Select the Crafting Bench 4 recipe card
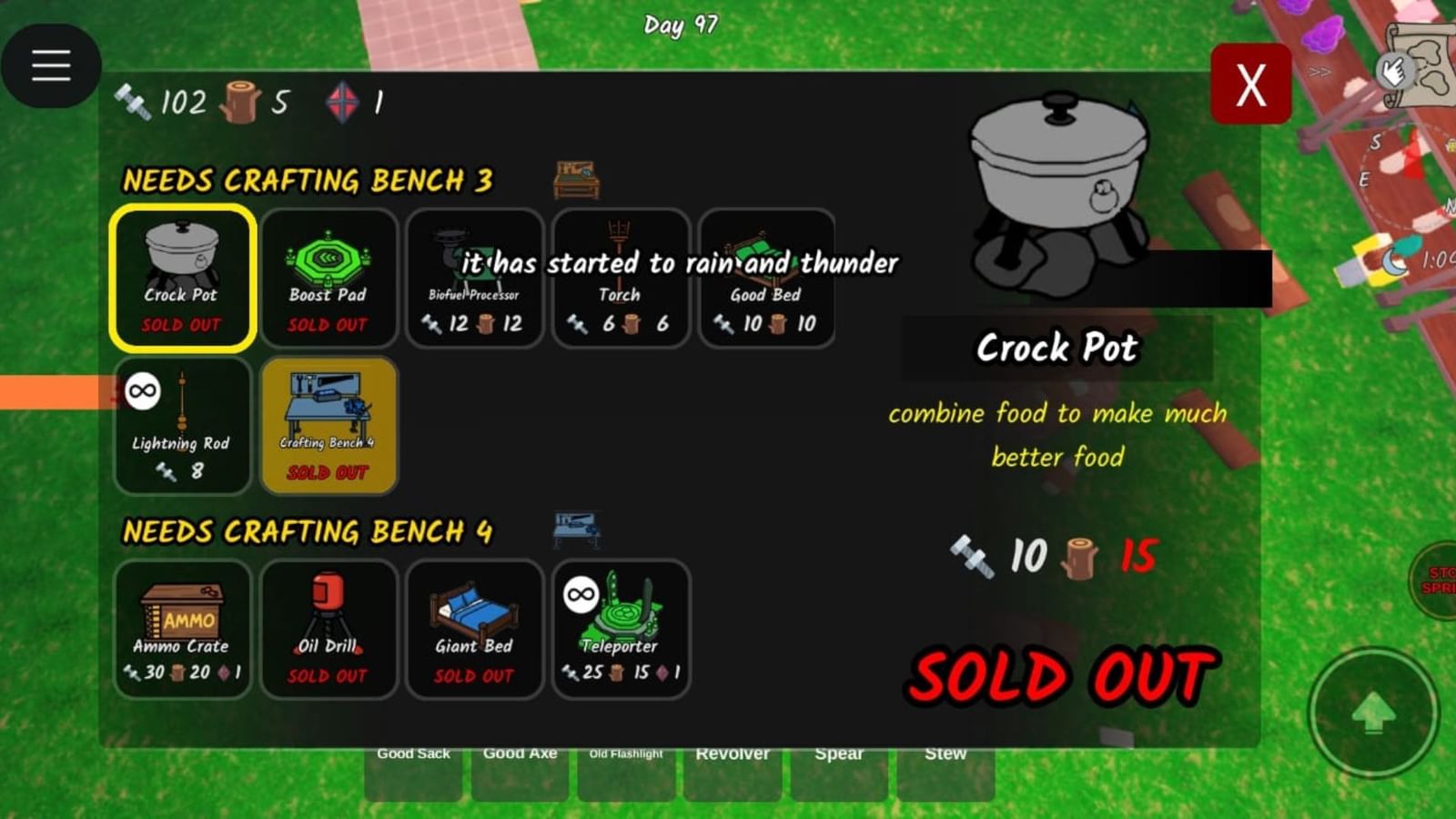The width and height of the screenshot is (1456, 819). [x=328, y=423]
